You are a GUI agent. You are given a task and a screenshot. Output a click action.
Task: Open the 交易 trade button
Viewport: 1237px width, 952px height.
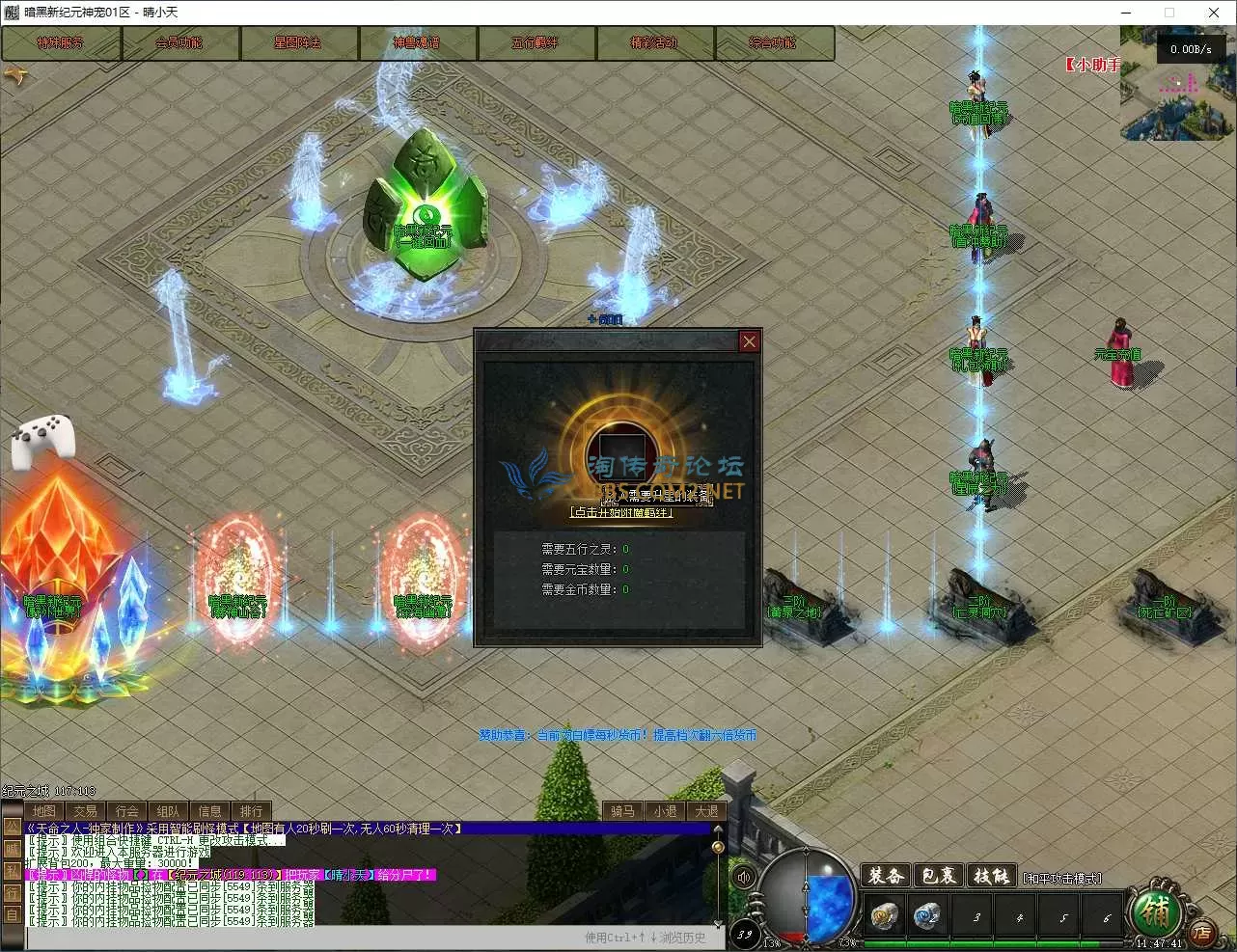(86, 811)
